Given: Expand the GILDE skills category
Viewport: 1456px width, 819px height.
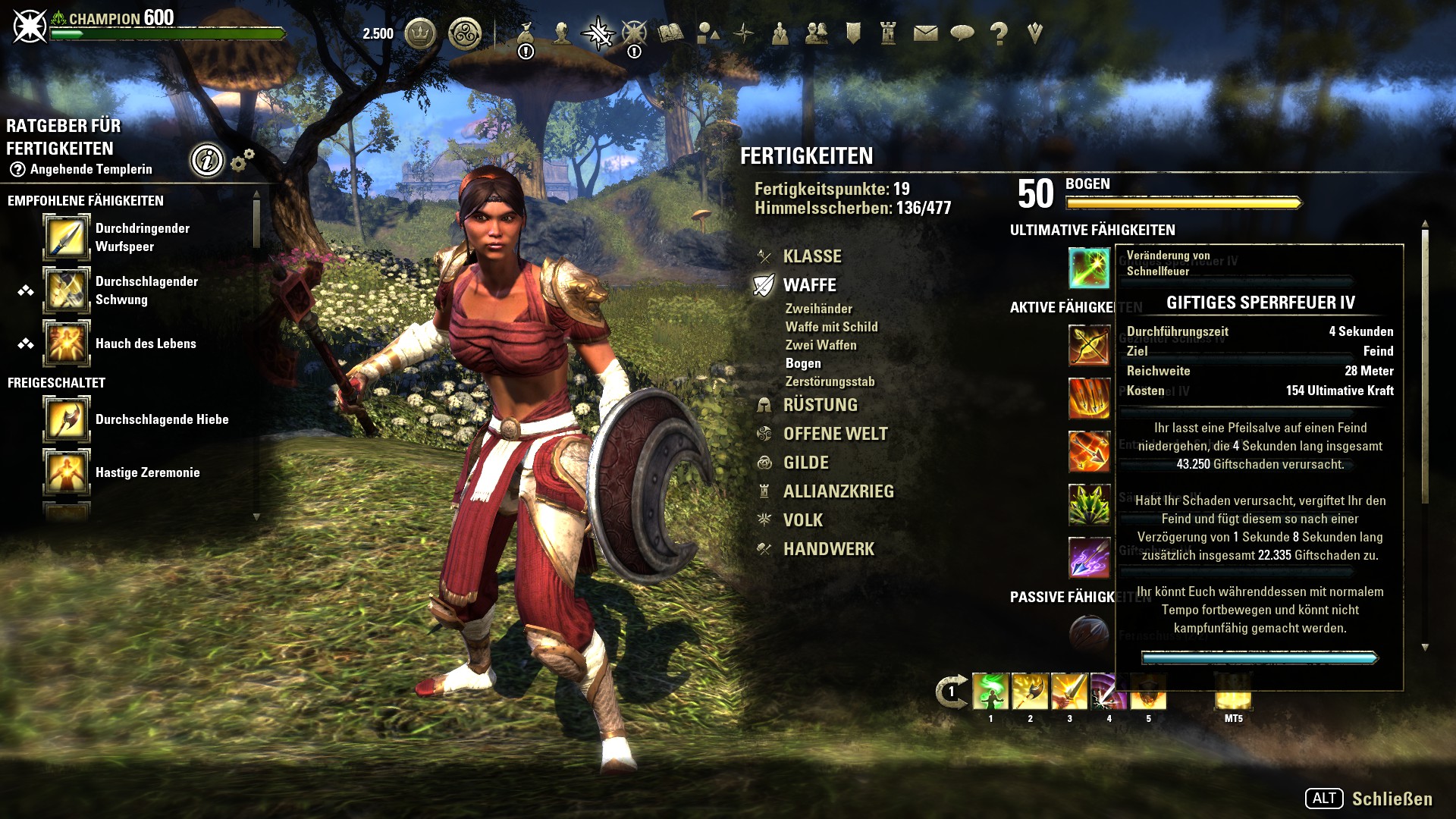Looking at the screenshot, I should 805,463.
